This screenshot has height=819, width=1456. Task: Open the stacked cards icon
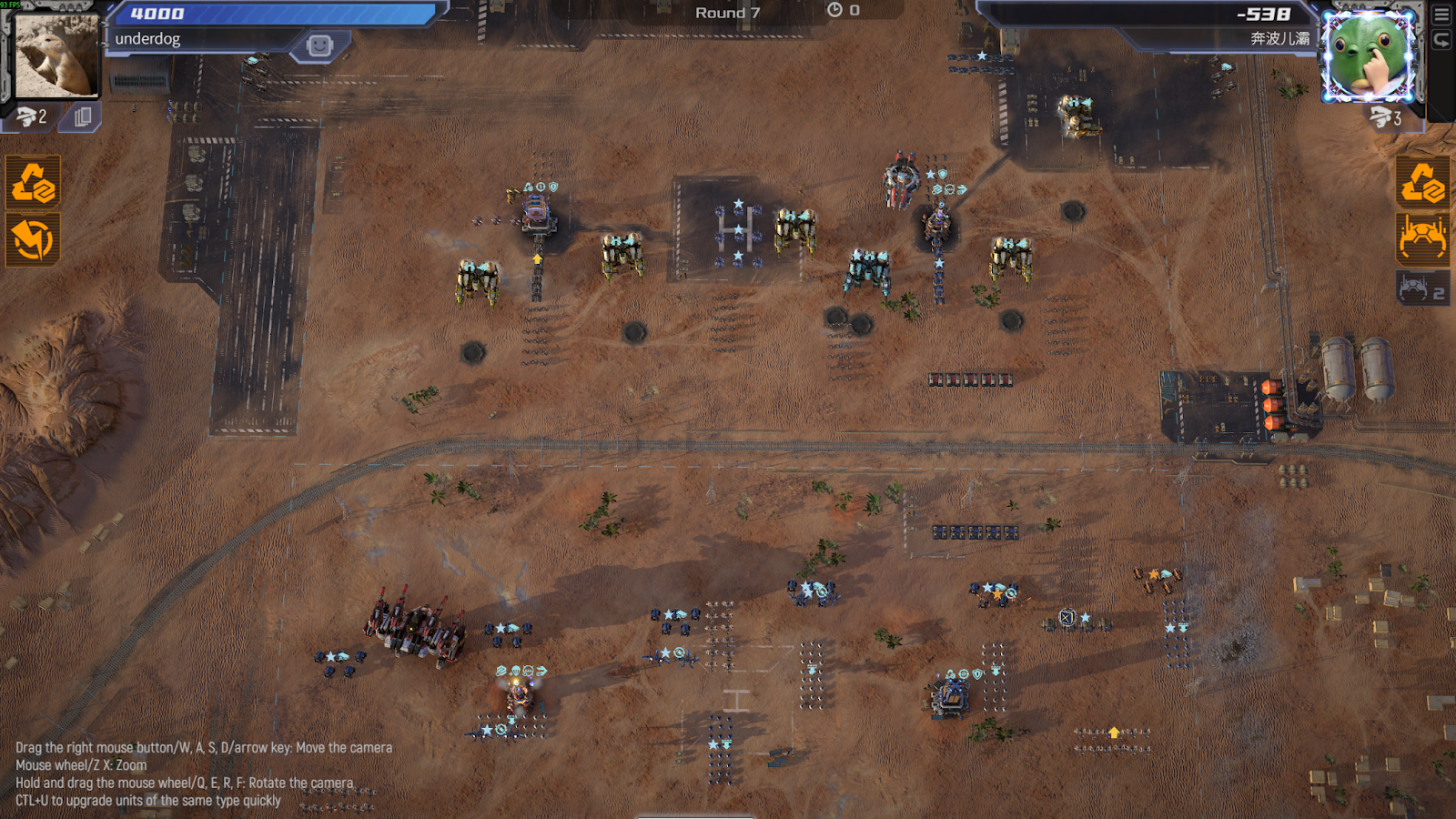coord(82,116)
